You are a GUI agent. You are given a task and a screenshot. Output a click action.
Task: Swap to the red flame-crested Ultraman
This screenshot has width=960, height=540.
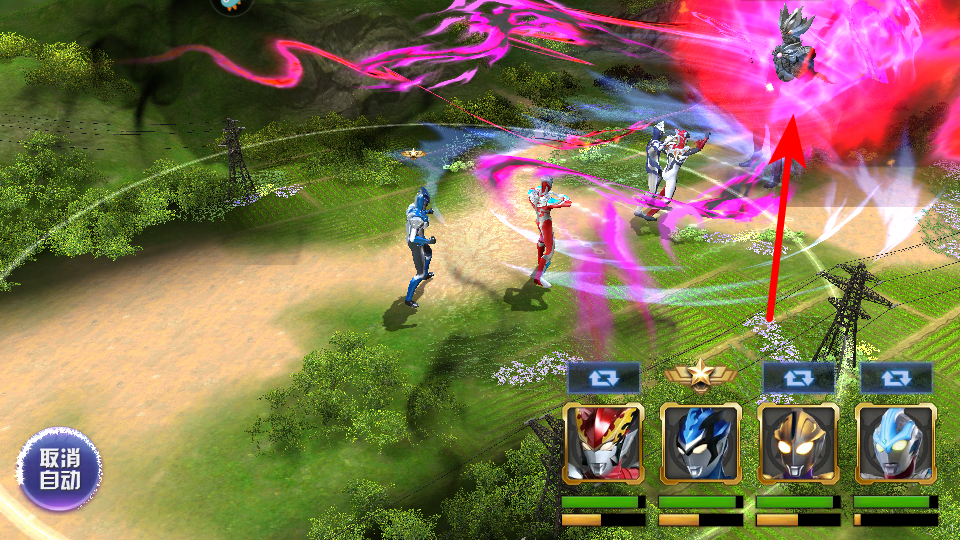(x=603, y=377)
